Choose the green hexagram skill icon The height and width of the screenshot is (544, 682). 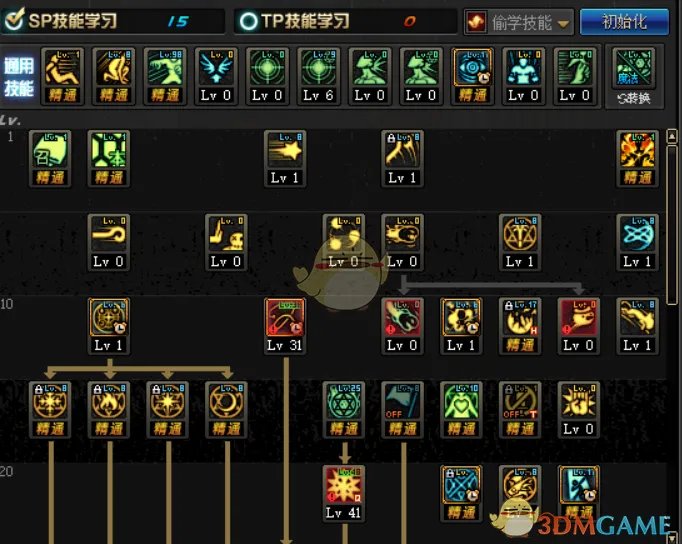point(343,403)
